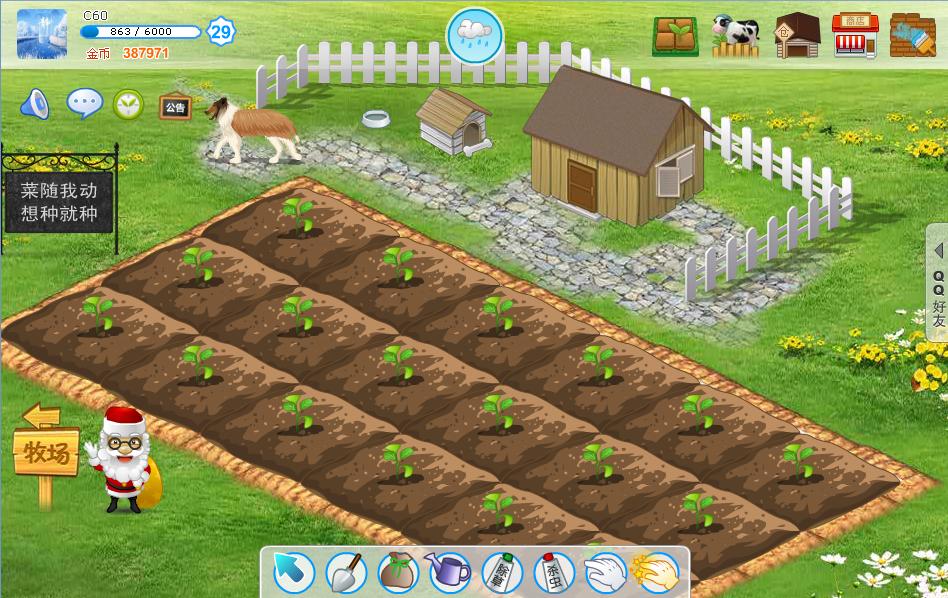Image resolution: width=948 pixels, height=598 pixels.
Task: Select the 杀虫 pesticide bottle
Action: [x=553, y=573]
